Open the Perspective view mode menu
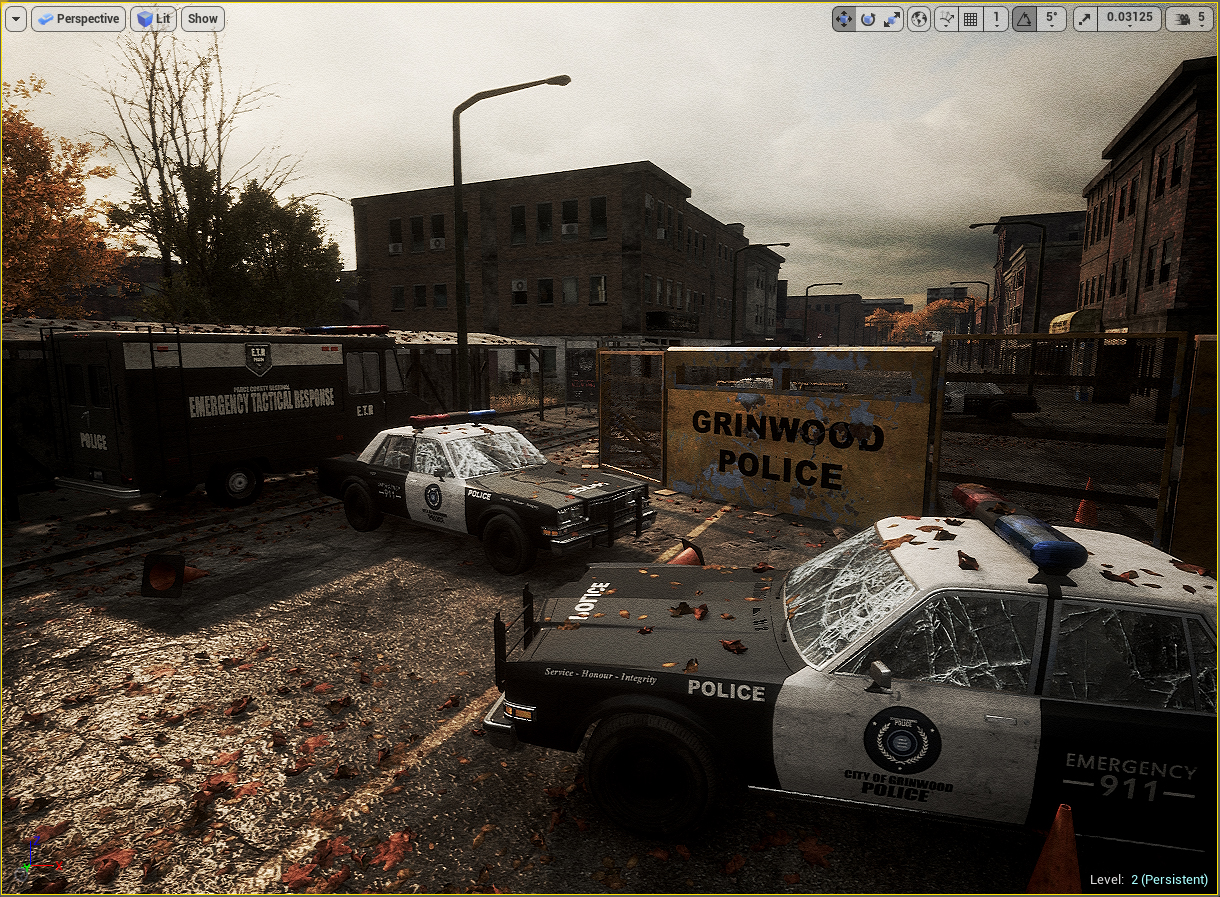 click(78, 19)
